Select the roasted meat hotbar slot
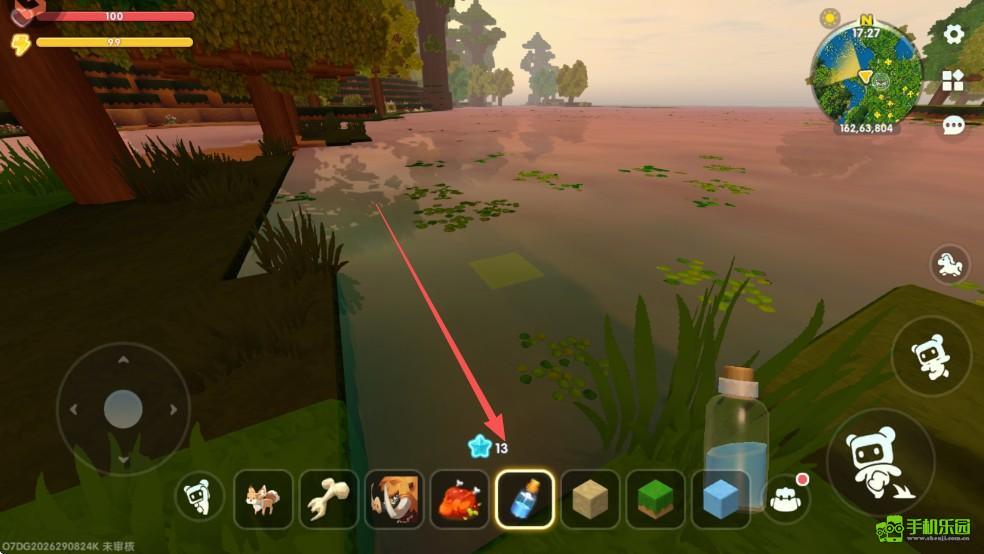The width and height of the screenshot is (984, 554). (x=460, y=498)
